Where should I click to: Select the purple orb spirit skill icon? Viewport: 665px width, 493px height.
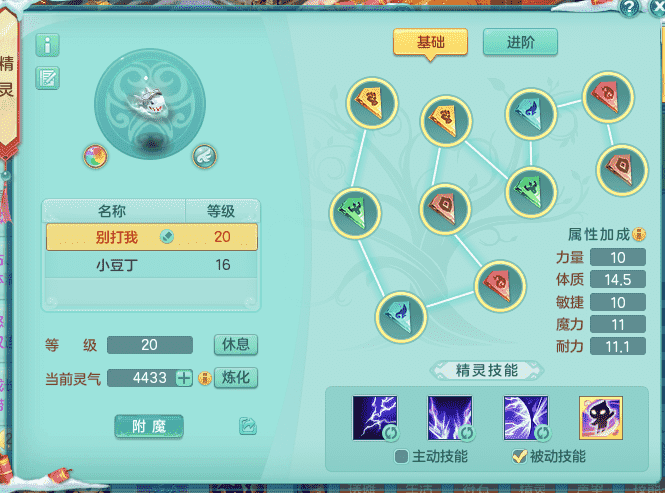(x=526, y=418)
